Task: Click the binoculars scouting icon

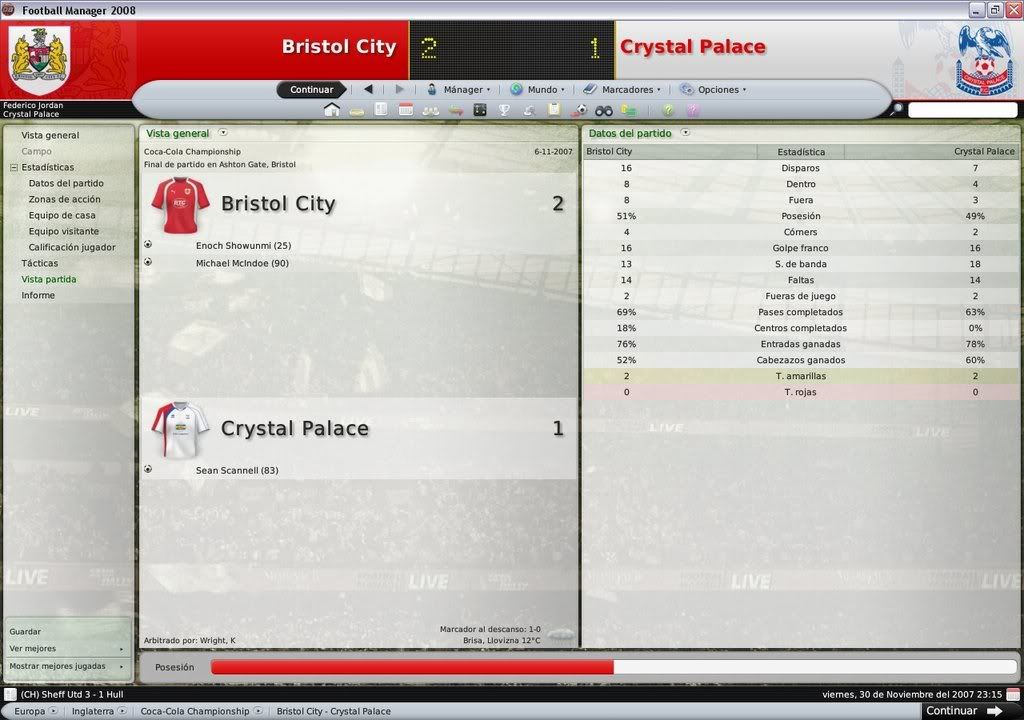Action: [604, 110]
